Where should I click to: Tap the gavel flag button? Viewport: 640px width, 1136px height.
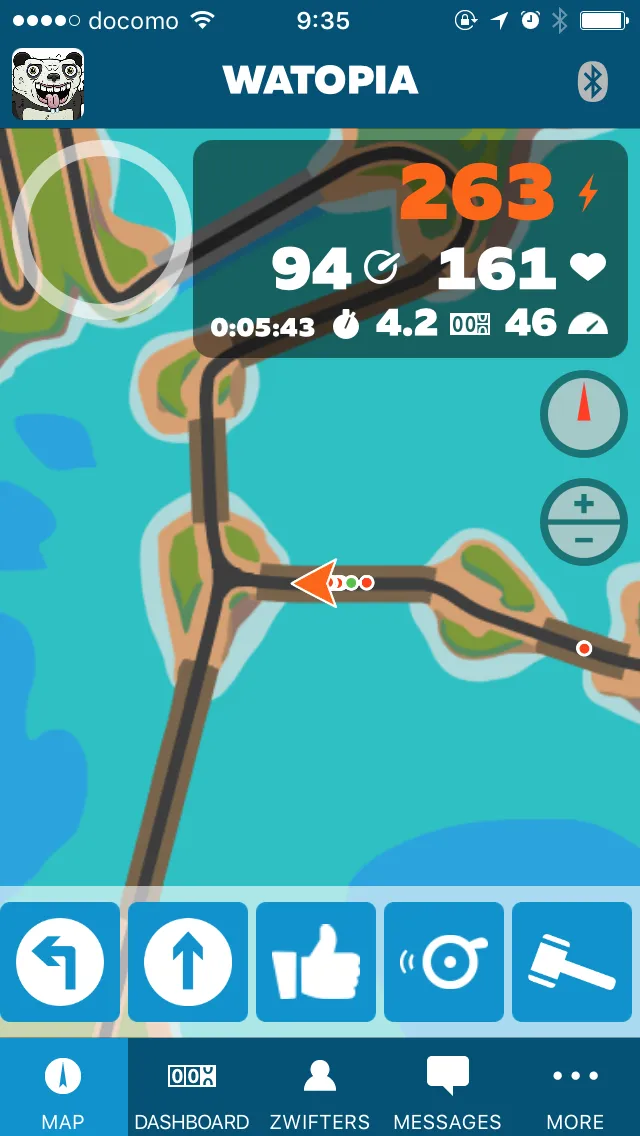(572, 962)
